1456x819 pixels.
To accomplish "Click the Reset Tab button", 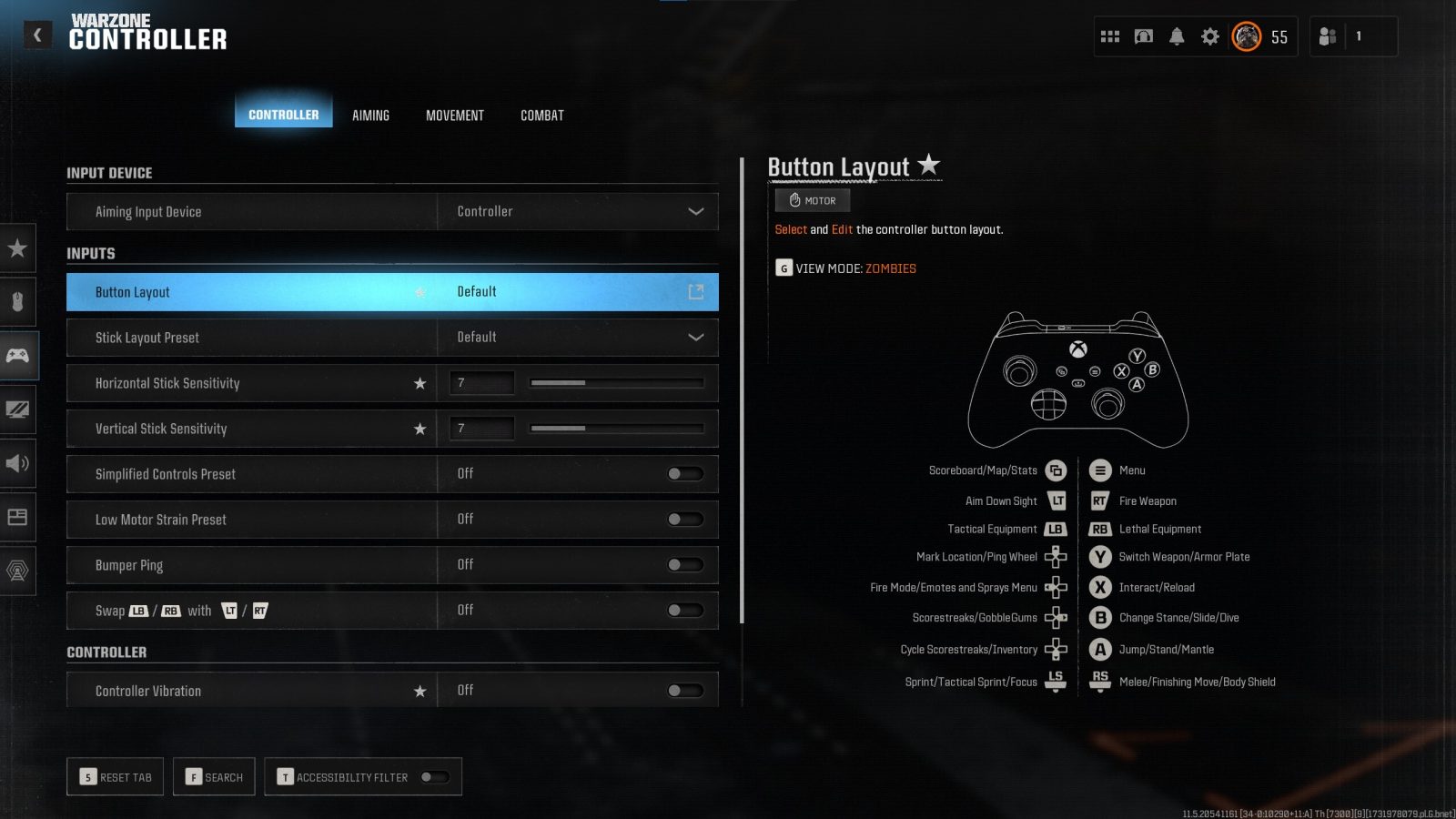I will (116, 777).
